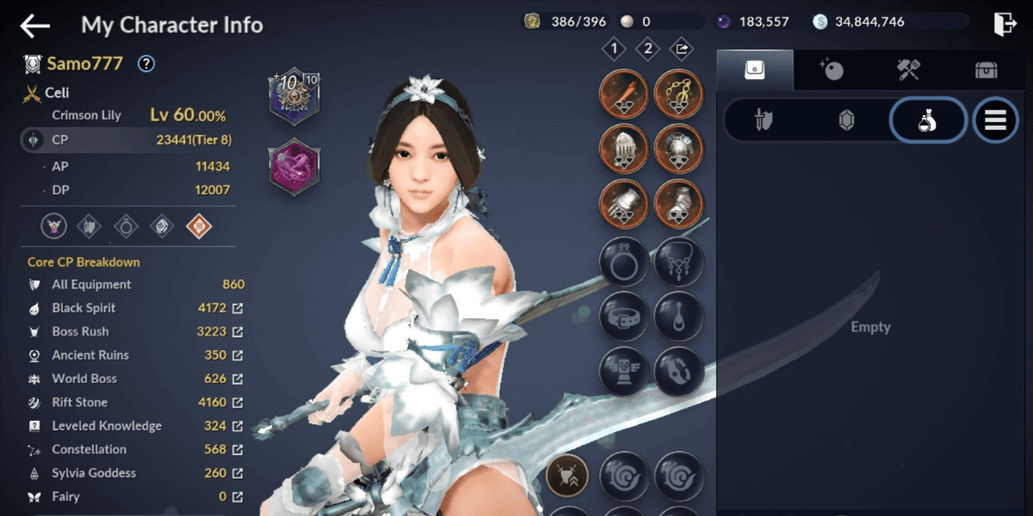This screenshot has height=516, width=1033.
Task: Go back using the arrow button
Action: point(35,25)
